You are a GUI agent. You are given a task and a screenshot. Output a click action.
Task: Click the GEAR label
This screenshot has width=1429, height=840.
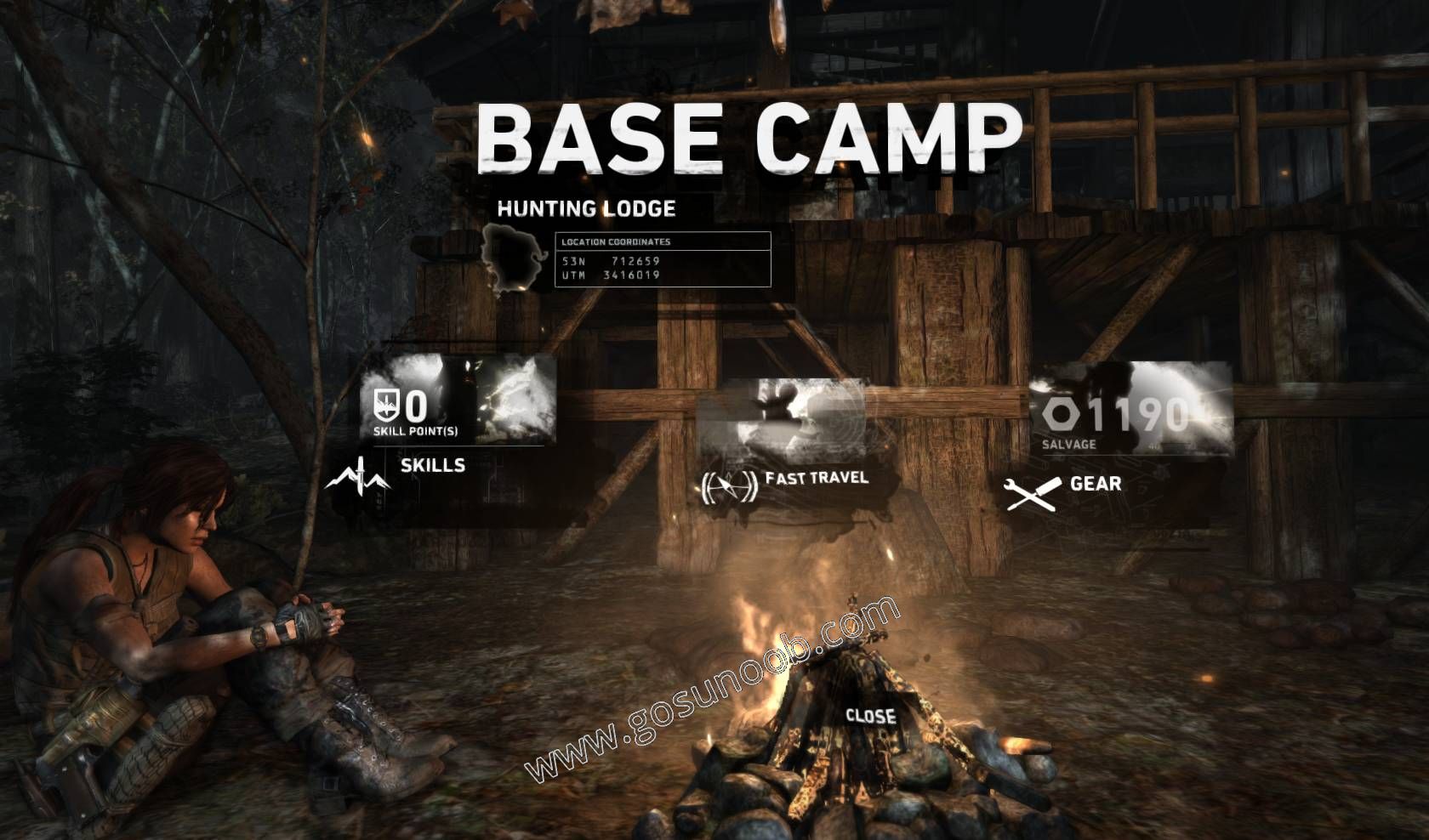point(1097,486)
